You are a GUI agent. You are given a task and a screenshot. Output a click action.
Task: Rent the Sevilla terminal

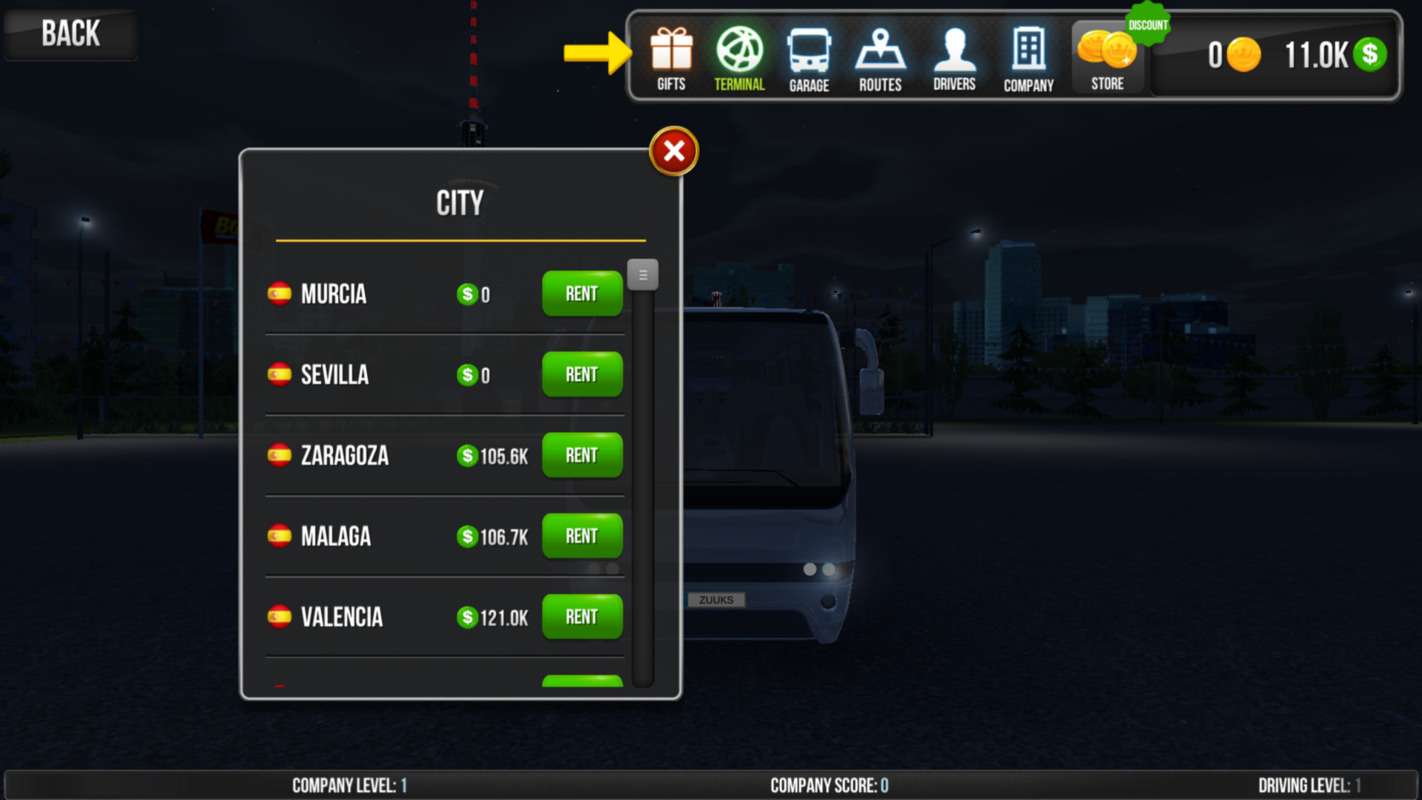click(x=582, y=375)
